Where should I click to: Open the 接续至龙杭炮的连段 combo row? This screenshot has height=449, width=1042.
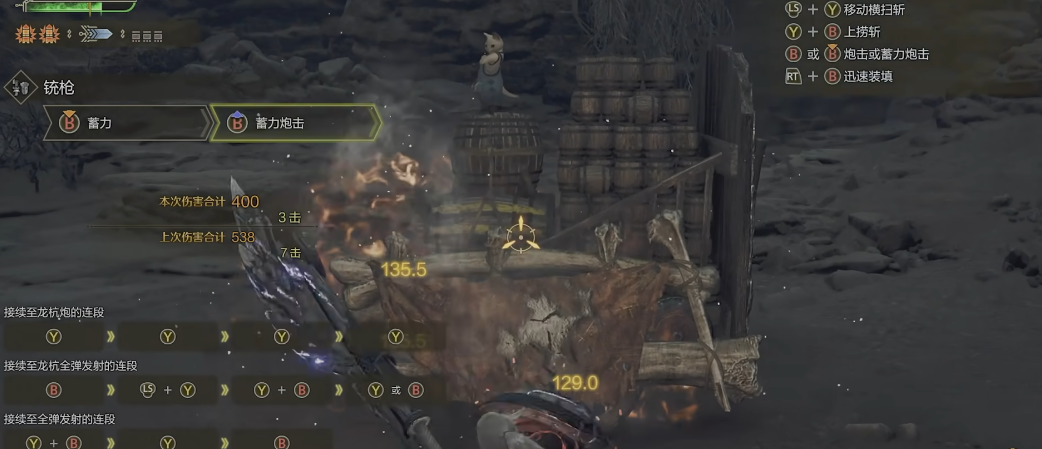tap(55, 312)
